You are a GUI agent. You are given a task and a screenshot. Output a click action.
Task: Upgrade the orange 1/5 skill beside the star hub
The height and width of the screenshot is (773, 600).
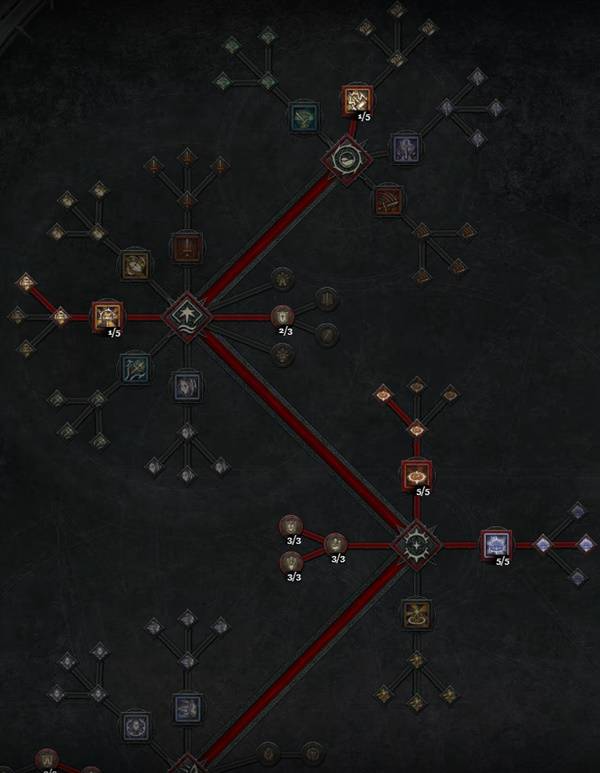[x=107, y=316]
